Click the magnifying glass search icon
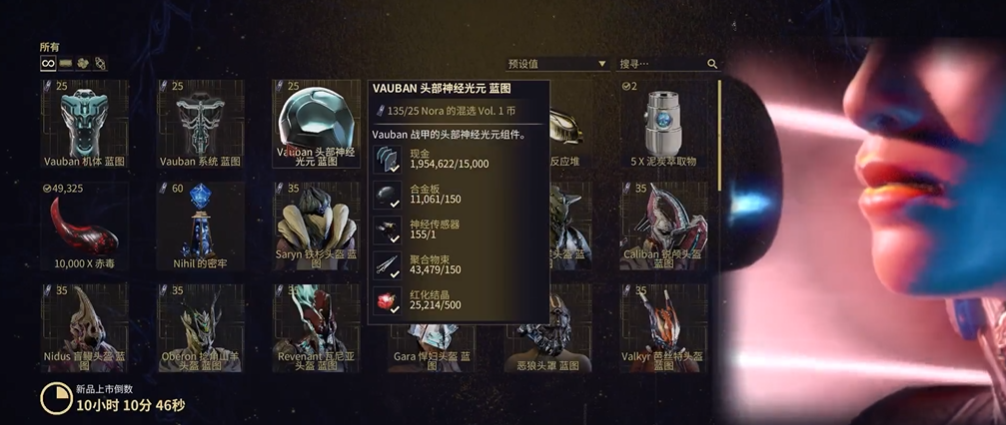Screen dimensions: 1006x425 click(712, 64)
